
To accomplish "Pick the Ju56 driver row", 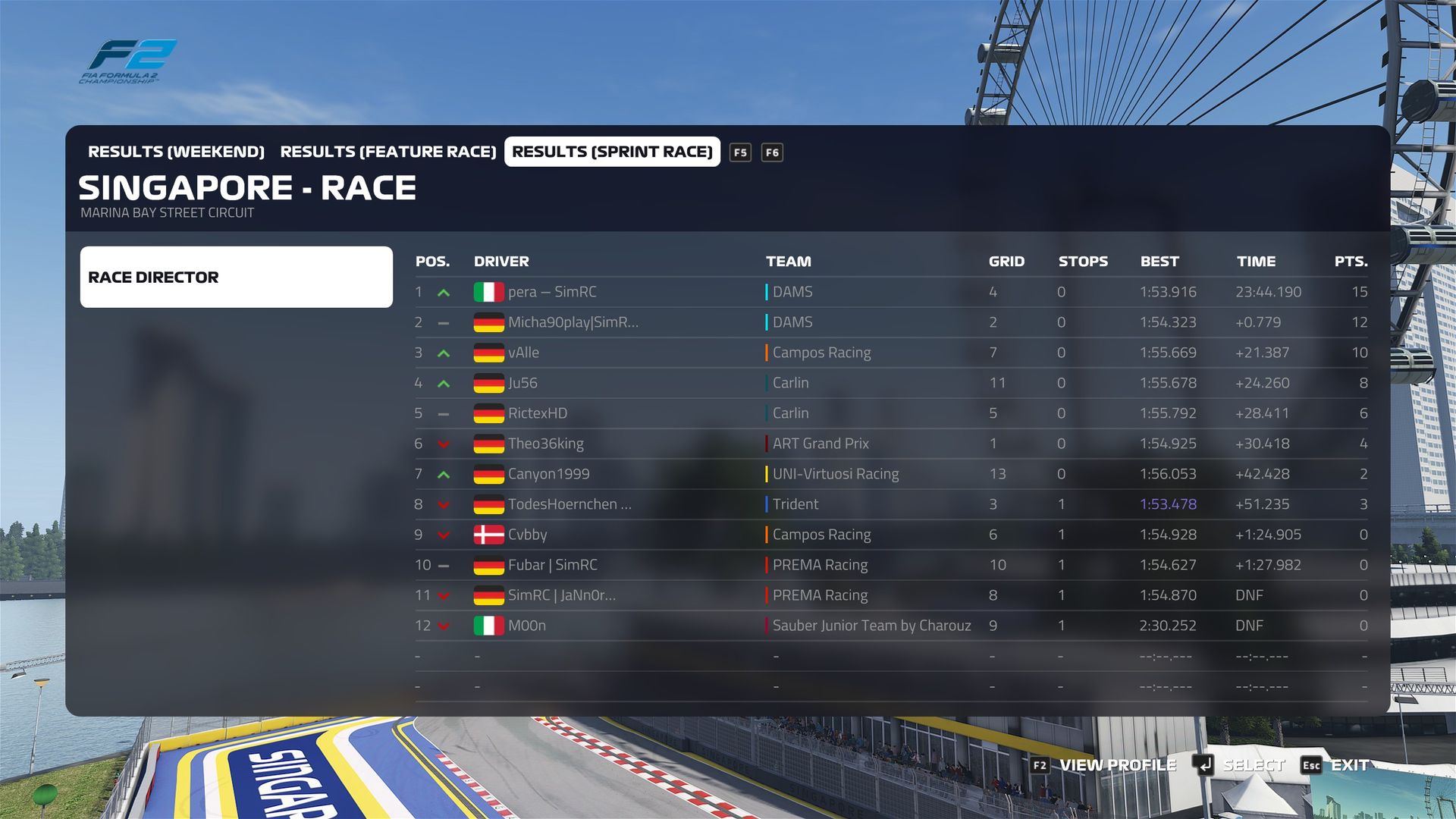I will click(x=522, y=383).
